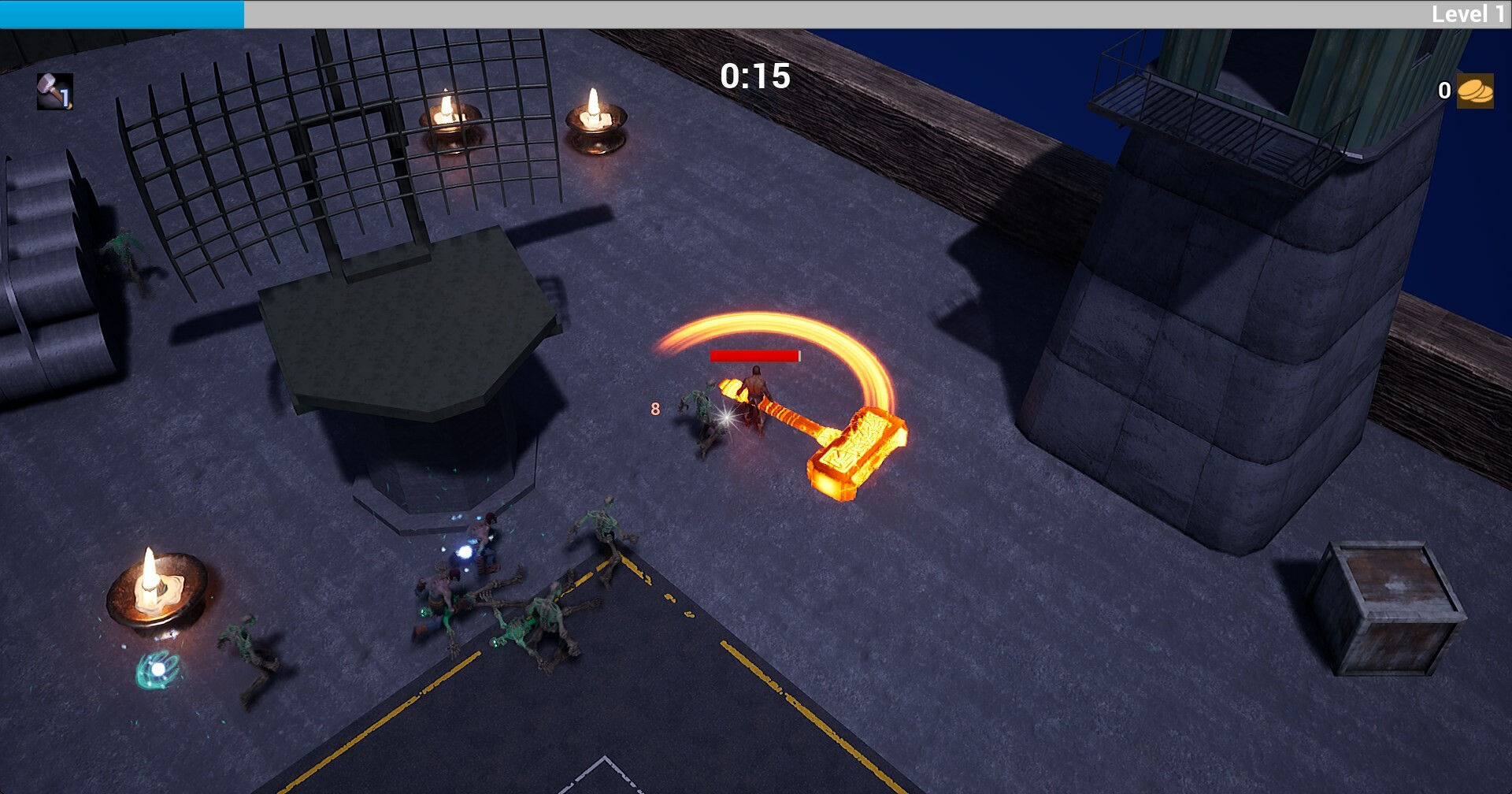The width and height of the screenshot is (1512, 794).
Task: Click the glowing green pickup orb
Action: (x=157, y=670)
